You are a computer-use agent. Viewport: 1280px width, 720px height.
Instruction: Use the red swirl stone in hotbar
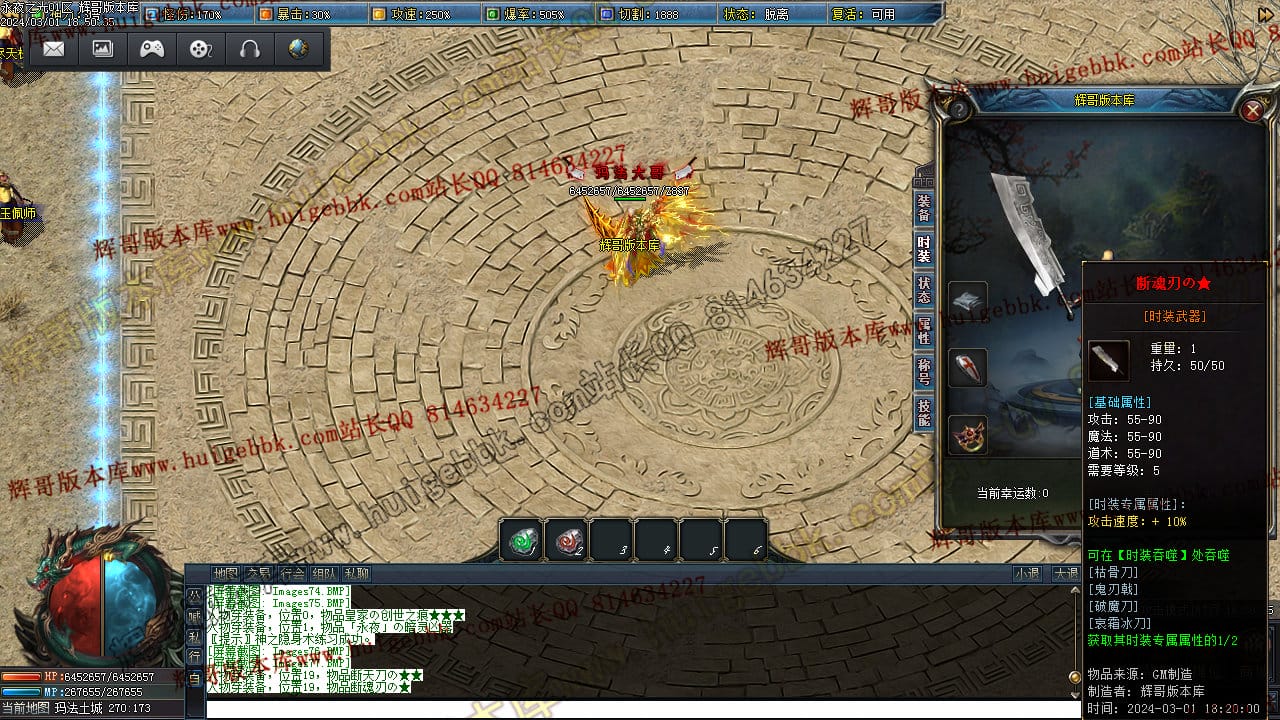(567, 541)
